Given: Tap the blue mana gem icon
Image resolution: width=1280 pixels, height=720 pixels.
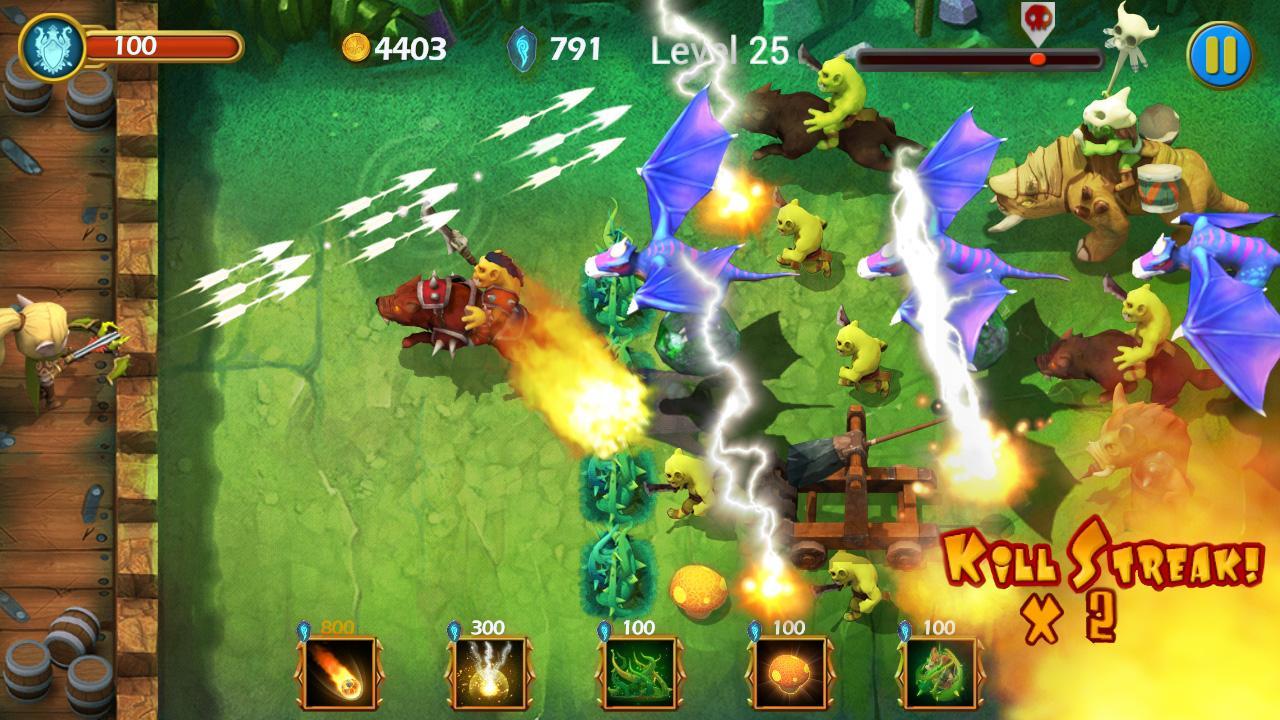Looking at the screenshot, I should pyautogui.click(x=521, y=44).
